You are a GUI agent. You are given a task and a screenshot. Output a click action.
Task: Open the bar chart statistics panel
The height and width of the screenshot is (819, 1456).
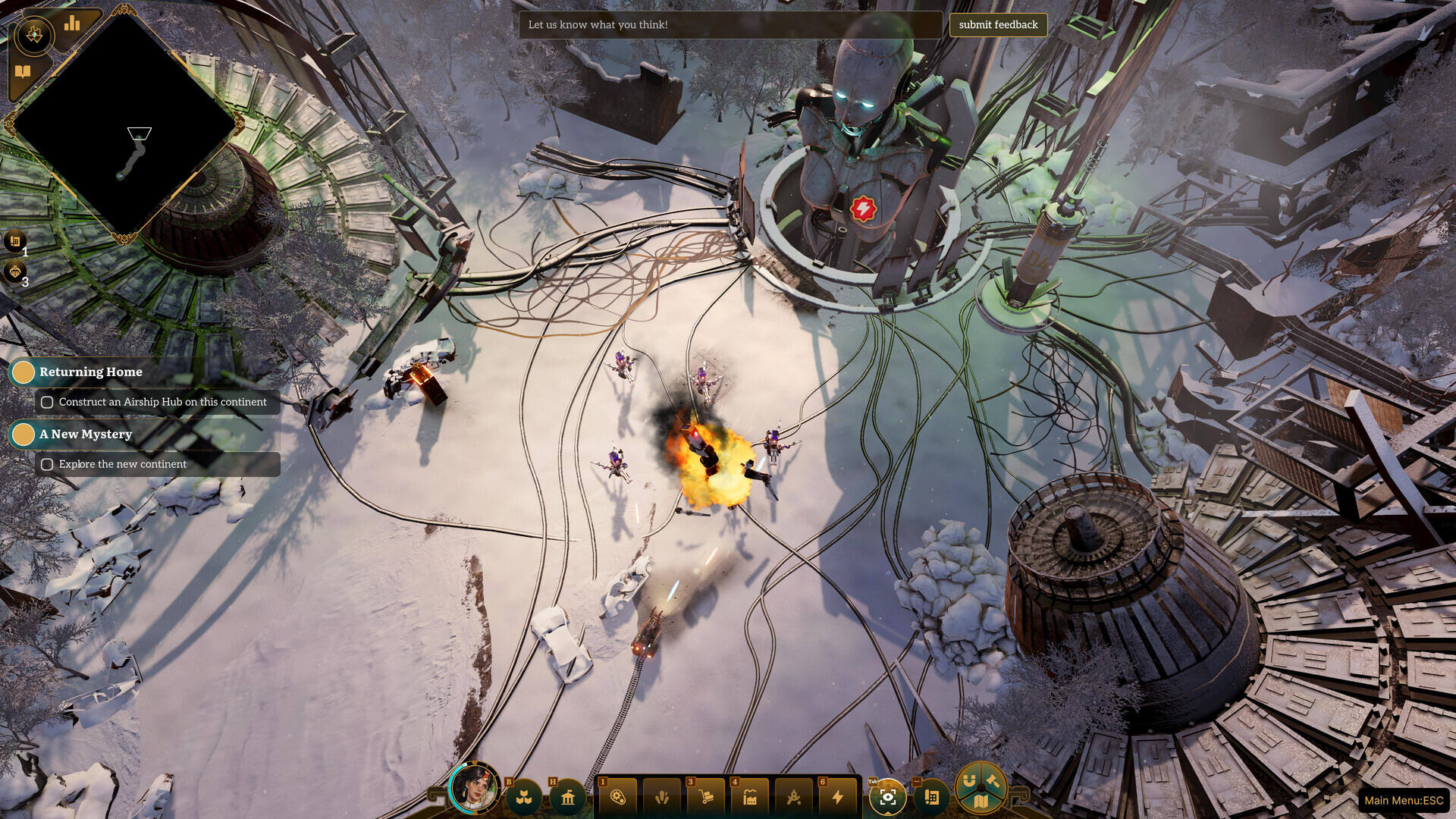pos(73,24)
